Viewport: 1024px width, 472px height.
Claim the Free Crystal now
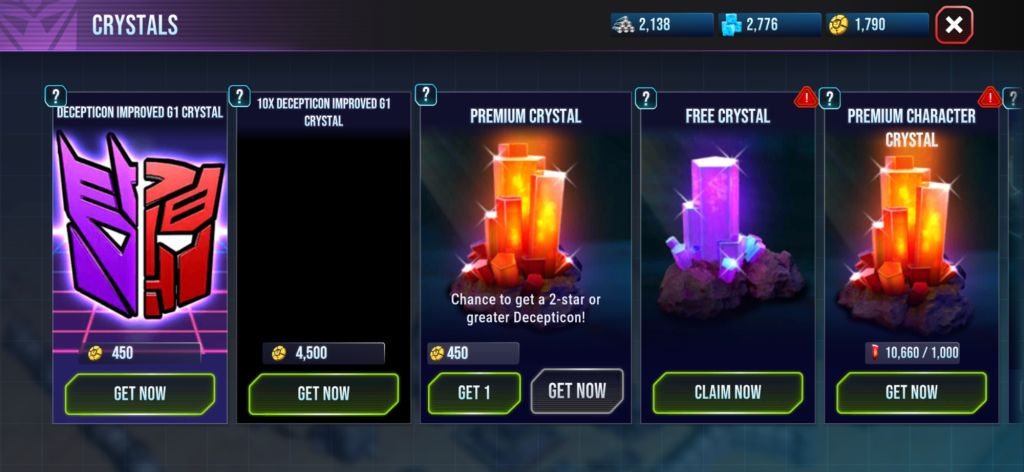[x=727, y=393]
